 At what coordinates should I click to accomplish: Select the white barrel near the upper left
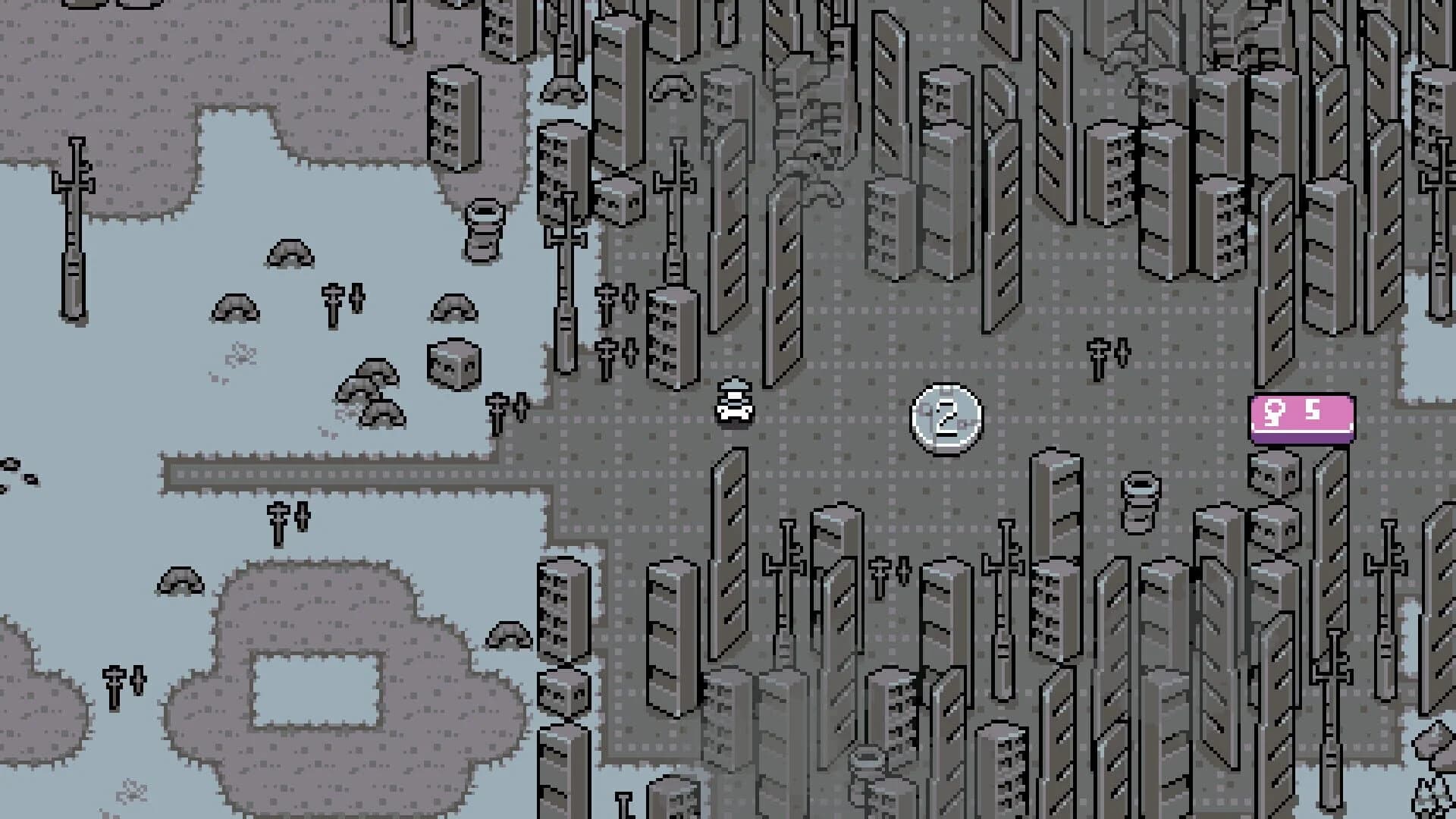(484, 224)
